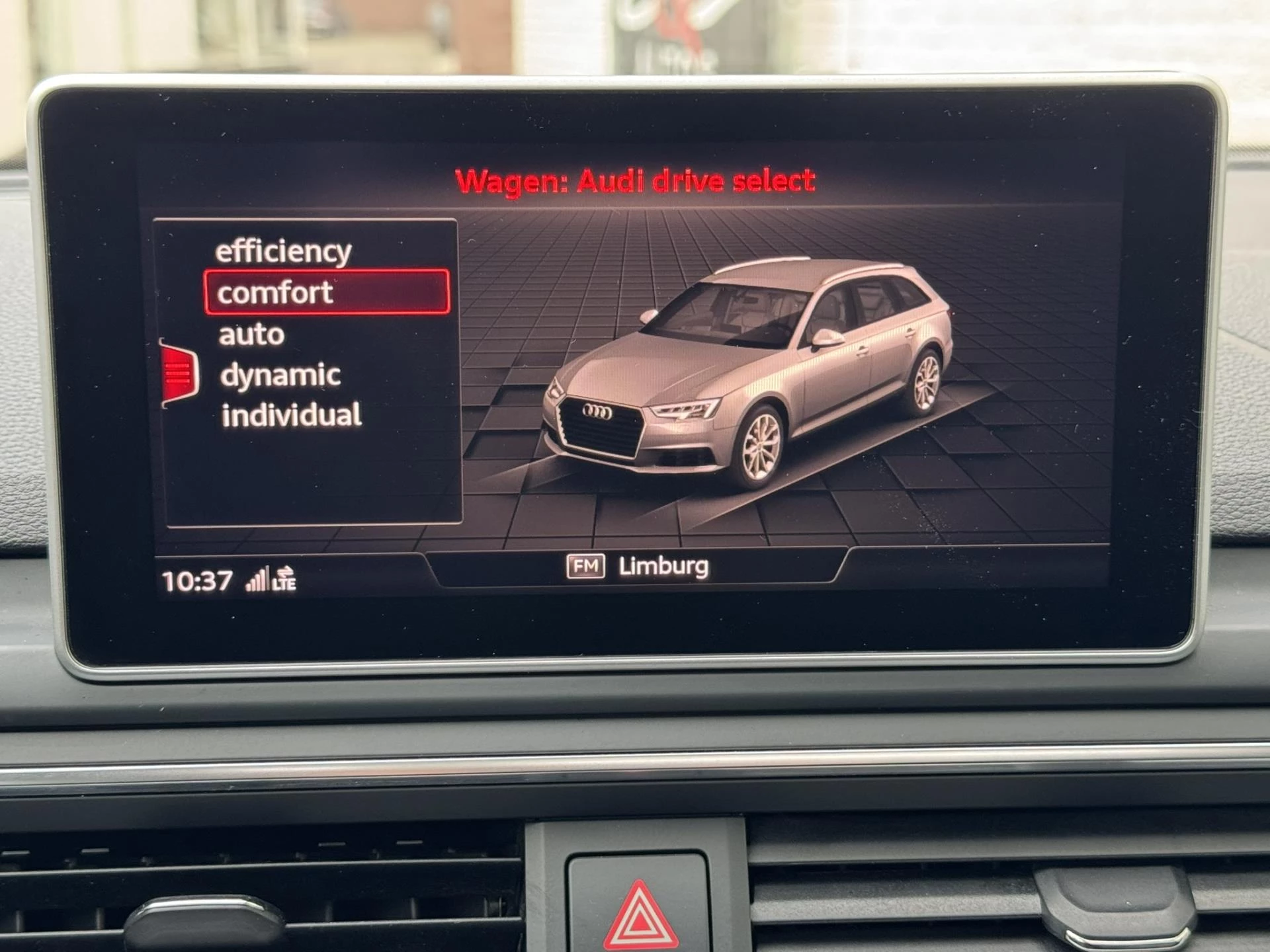Expand the drive select mode list panel

[308, 370]
